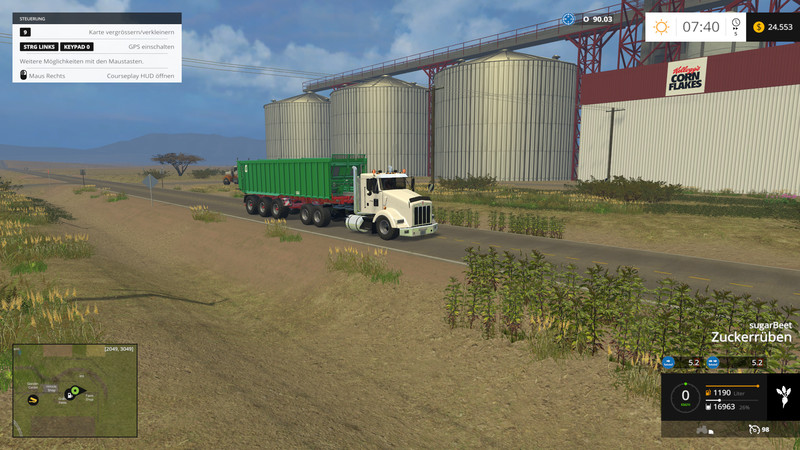Click the yellow bale marker on the minimap

coord(33,400)
